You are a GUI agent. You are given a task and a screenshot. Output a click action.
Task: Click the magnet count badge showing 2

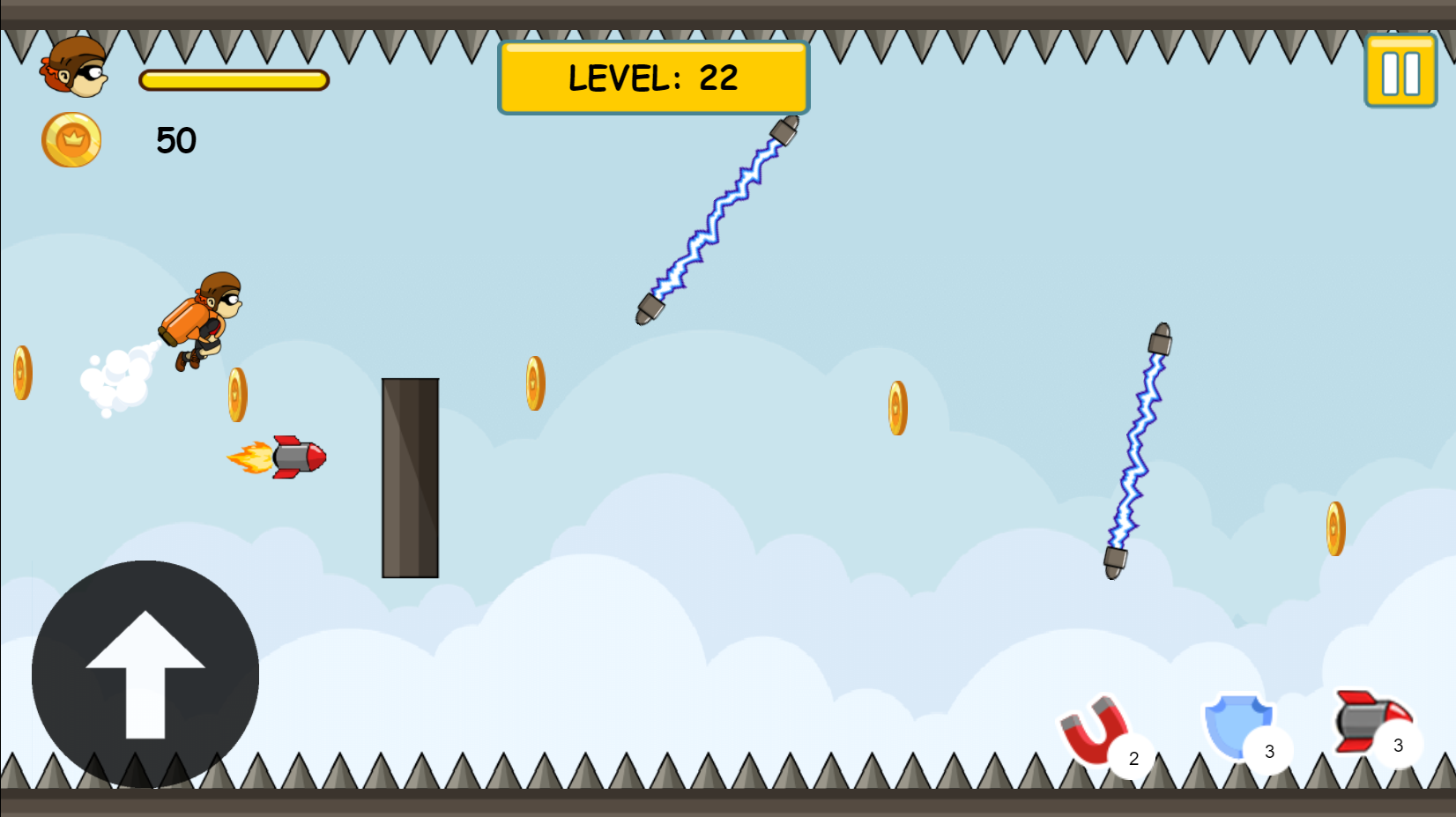(1134, 755)
